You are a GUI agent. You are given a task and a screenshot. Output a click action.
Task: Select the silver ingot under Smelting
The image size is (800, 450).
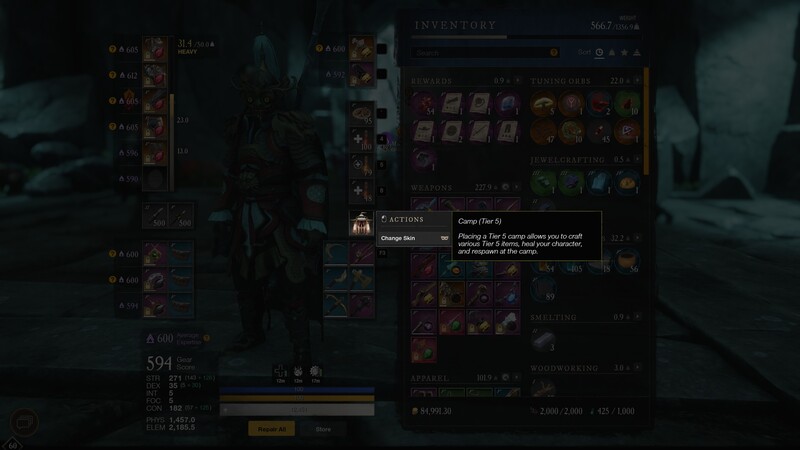click(x=543, y=340)
